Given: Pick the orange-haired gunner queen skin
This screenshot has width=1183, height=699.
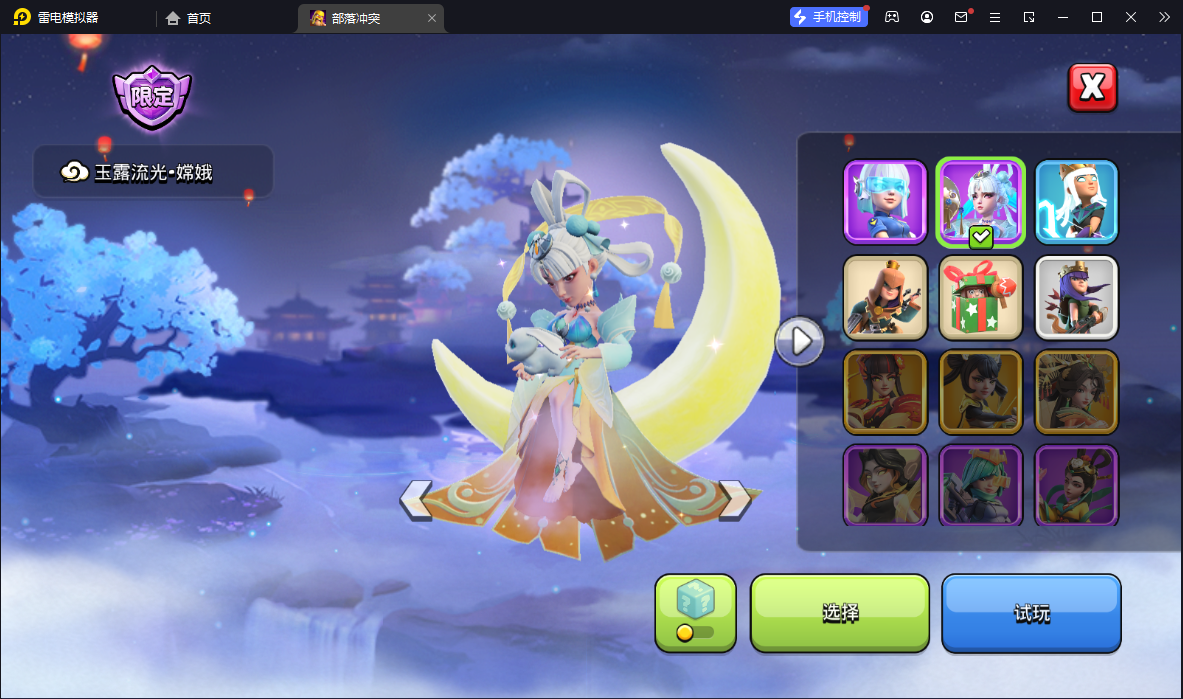Looking at the screenshot, I should pos(885,297).
